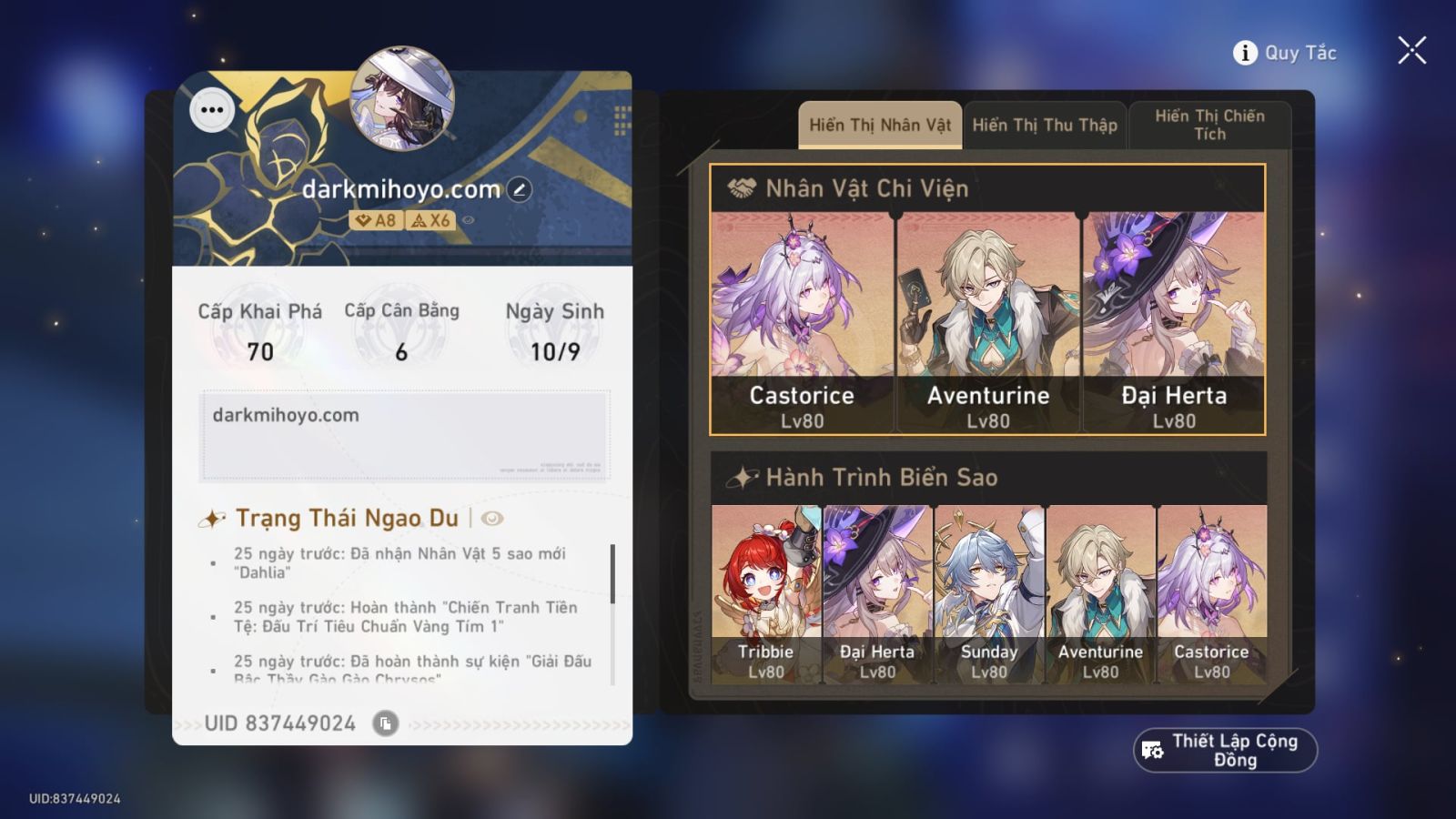Click the community icon on Thiết Lập Cộng Đồng

pyautogui.click(x=1152, y=750)
